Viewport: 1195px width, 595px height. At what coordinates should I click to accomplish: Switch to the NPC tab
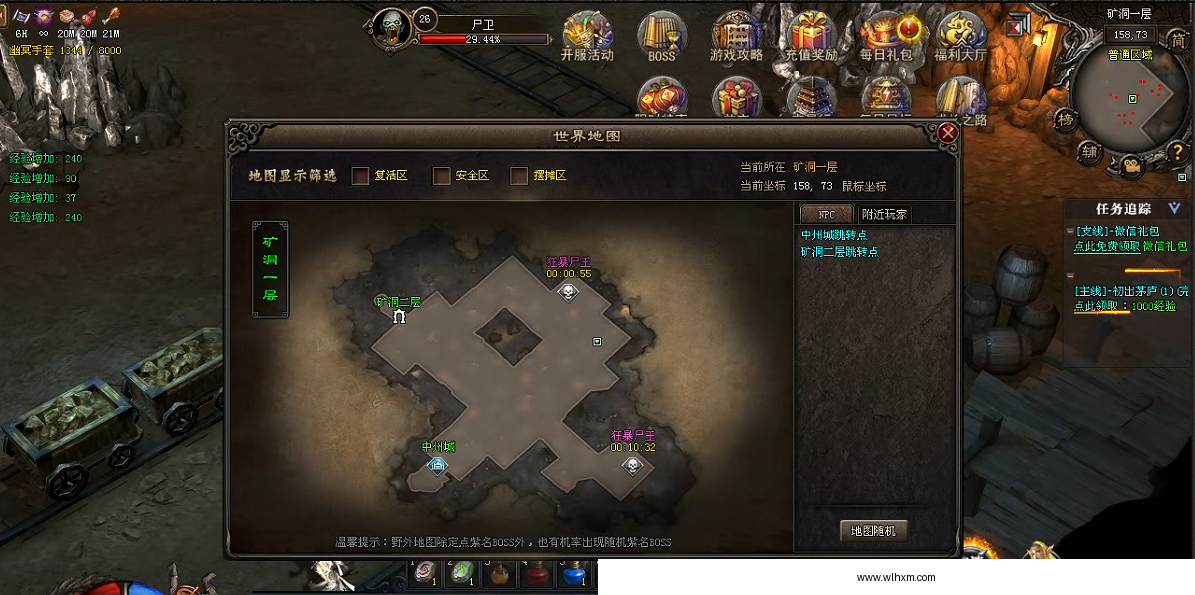(826, 214)
